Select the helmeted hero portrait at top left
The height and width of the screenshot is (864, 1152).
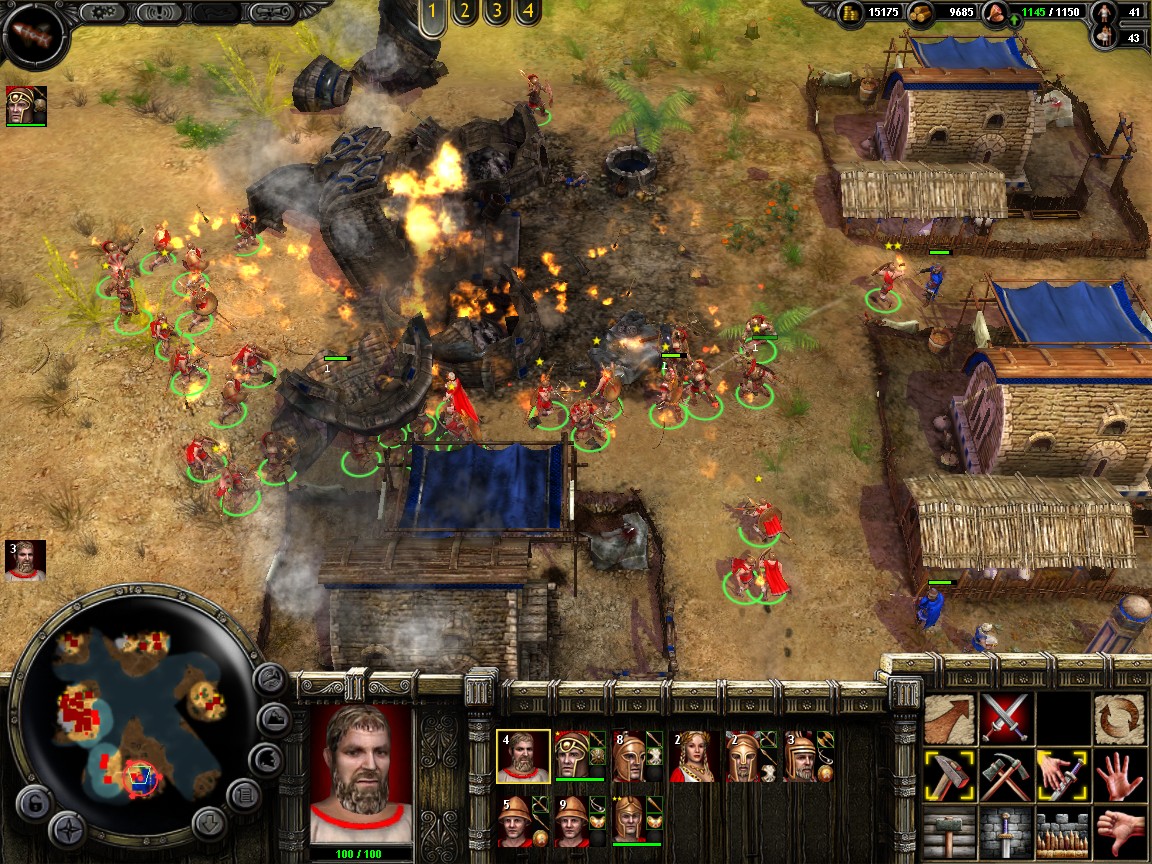(x=26, y=106)
